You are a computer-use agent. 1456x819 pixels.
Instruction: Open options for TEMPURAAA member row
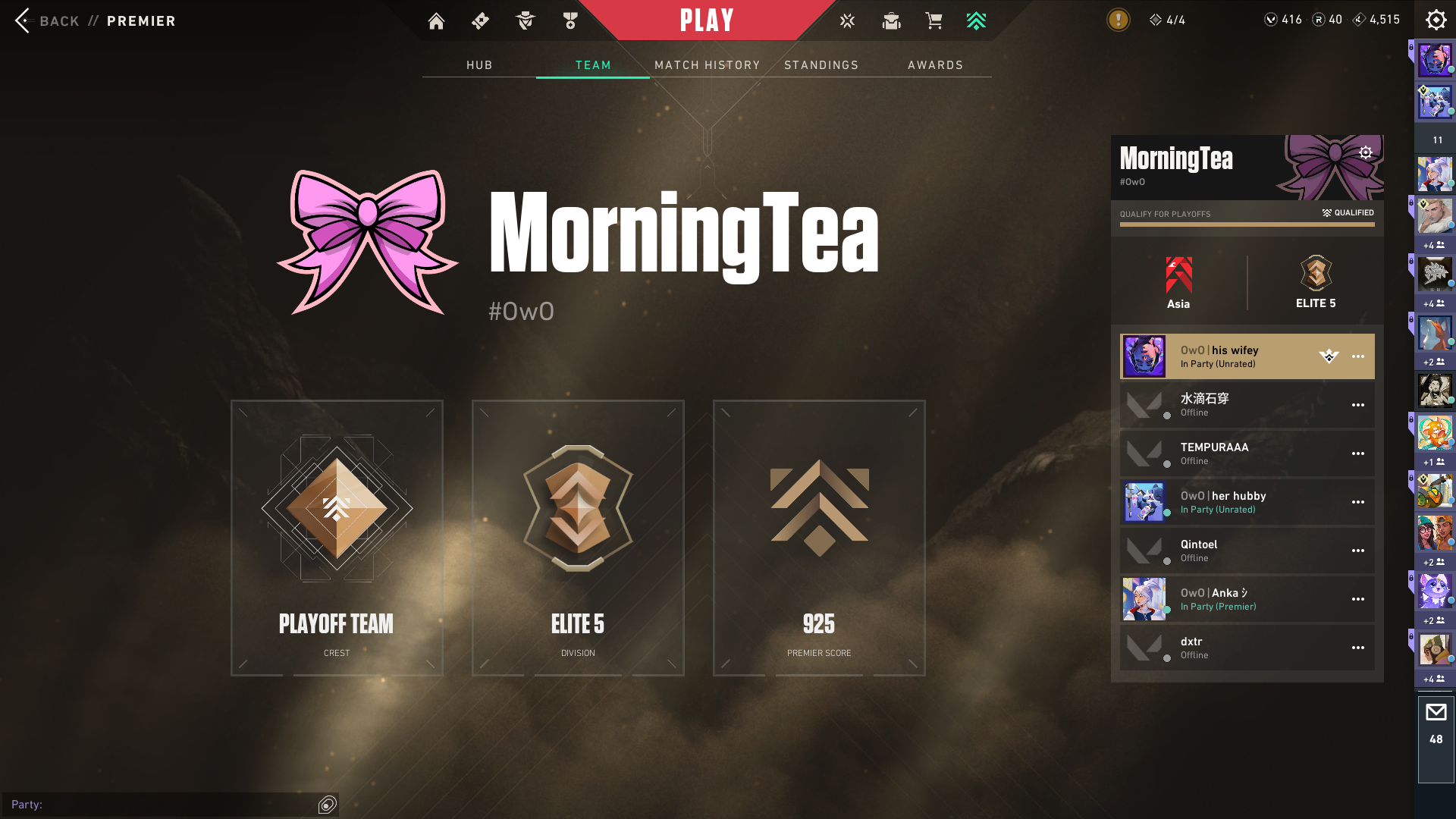click(x=1357, y=453)
